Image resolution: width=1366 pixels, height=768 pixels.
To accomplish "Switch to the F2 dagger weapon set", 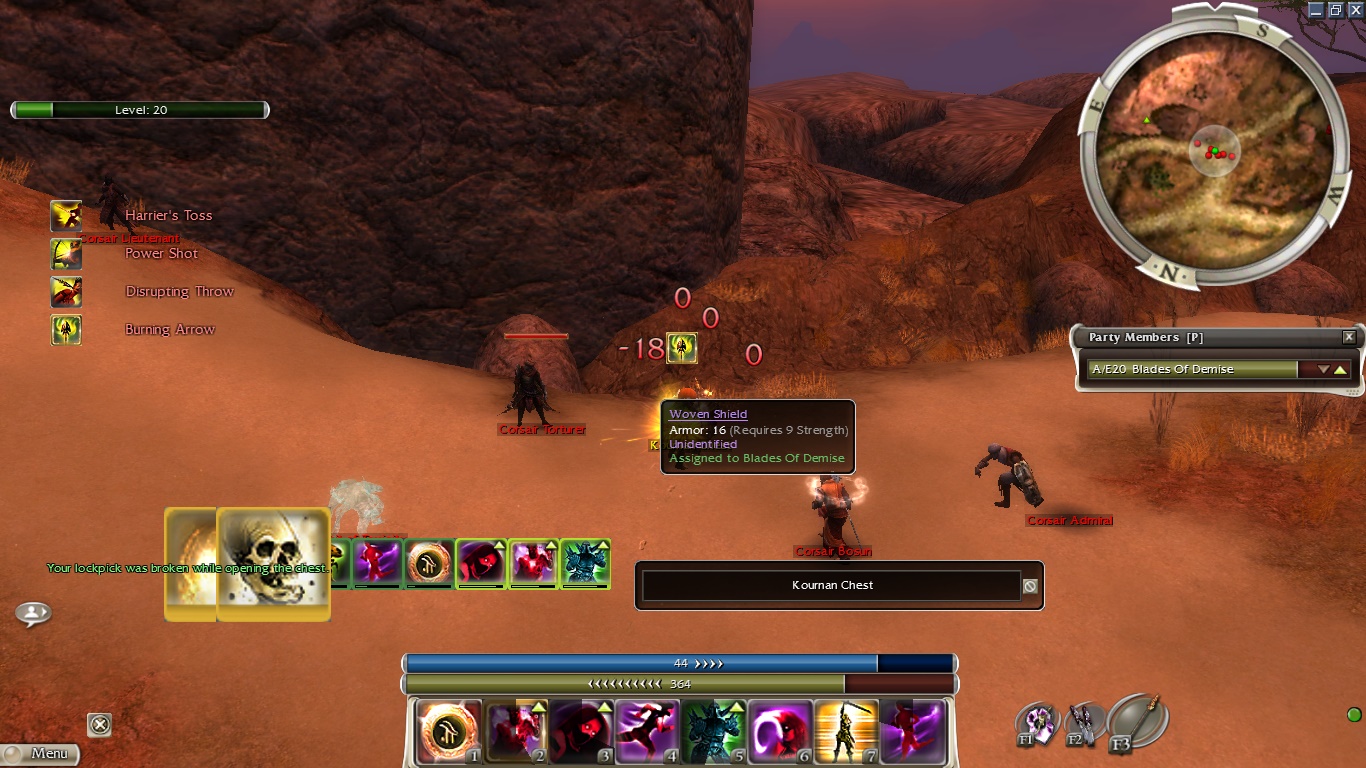I will pos(1084,724).
